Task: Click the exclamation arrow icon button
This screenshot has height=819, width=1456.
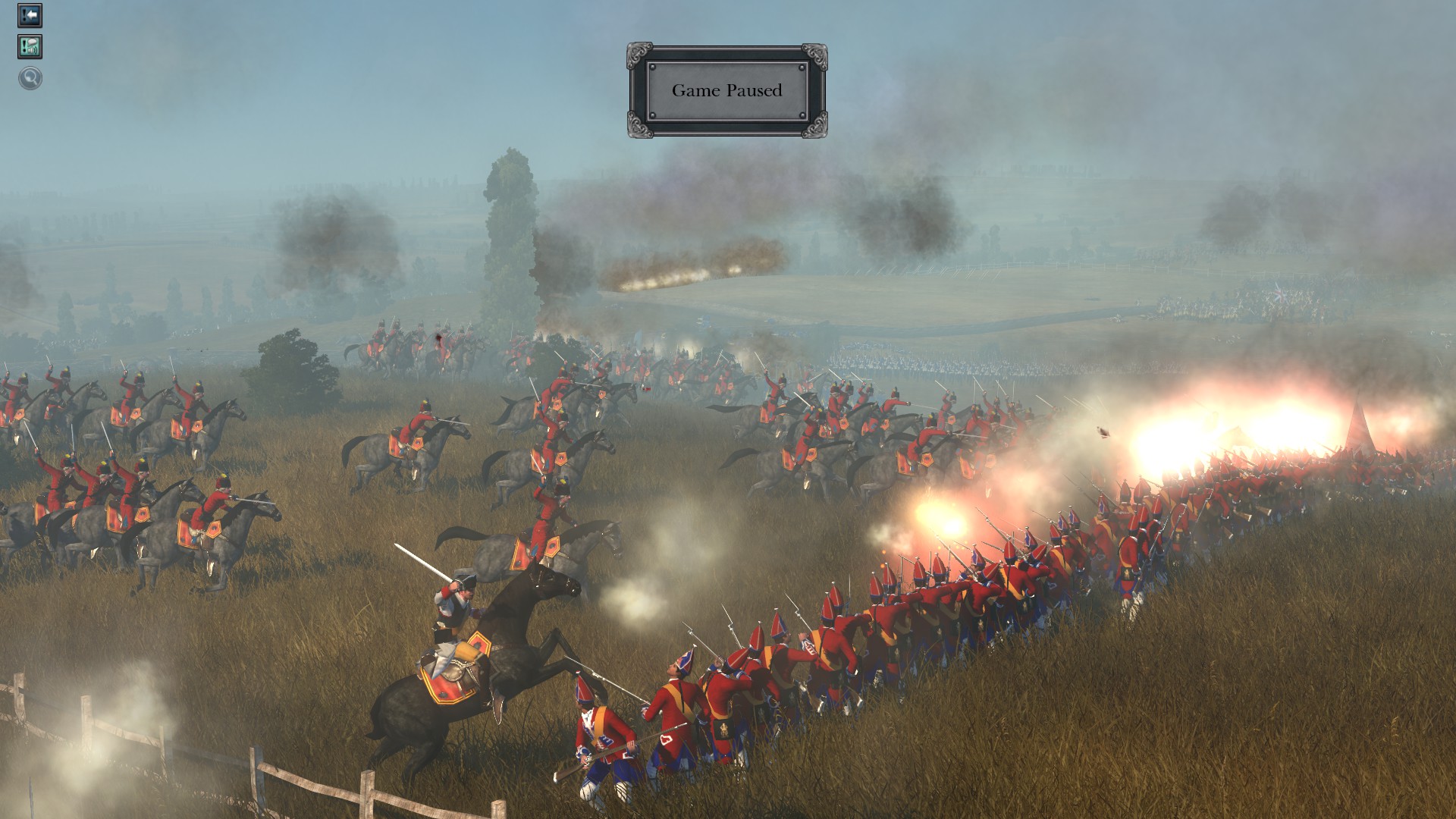Action: [30, 16]
